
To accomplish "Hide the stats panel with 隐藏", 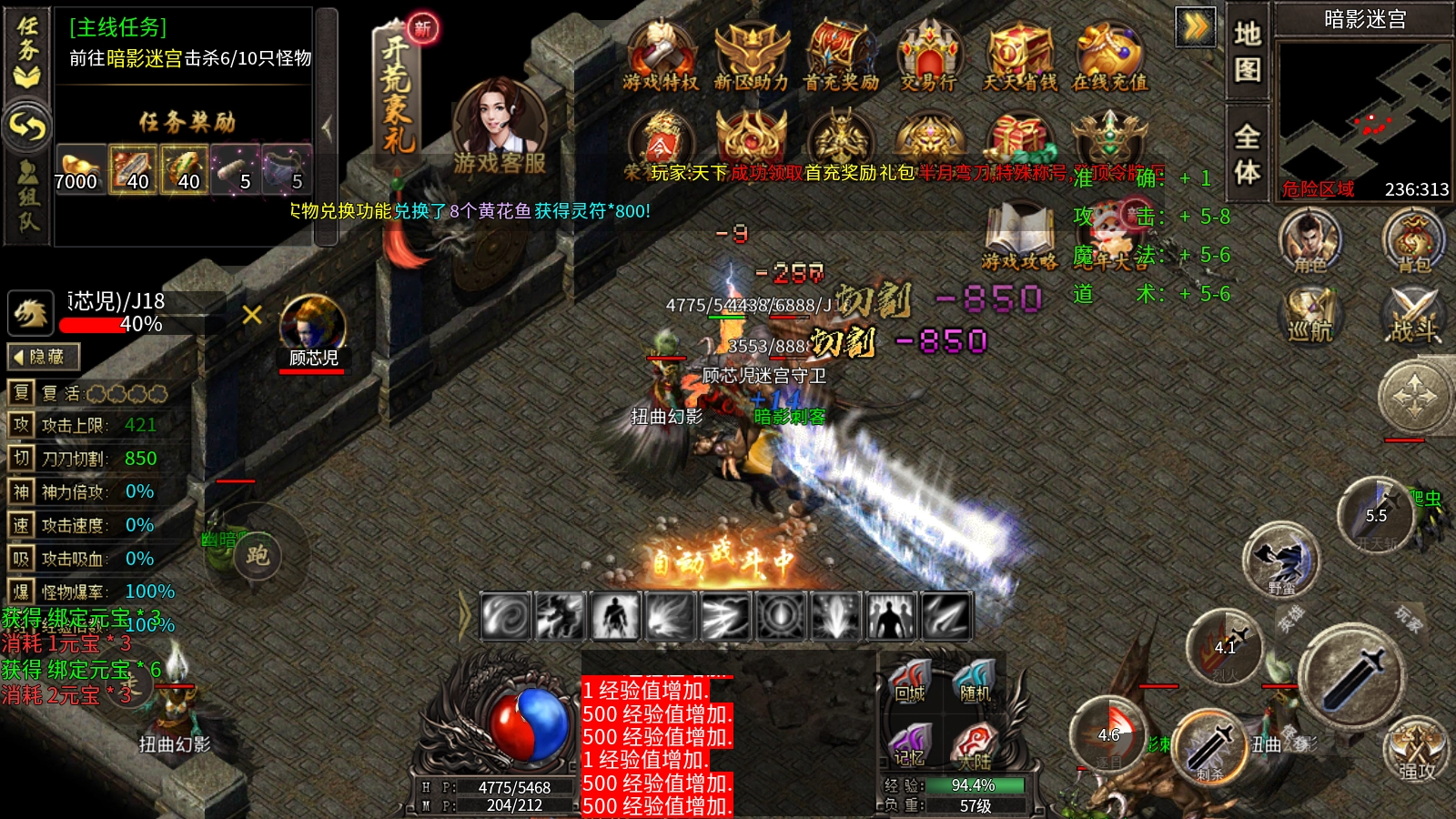I will coord(44,357).
